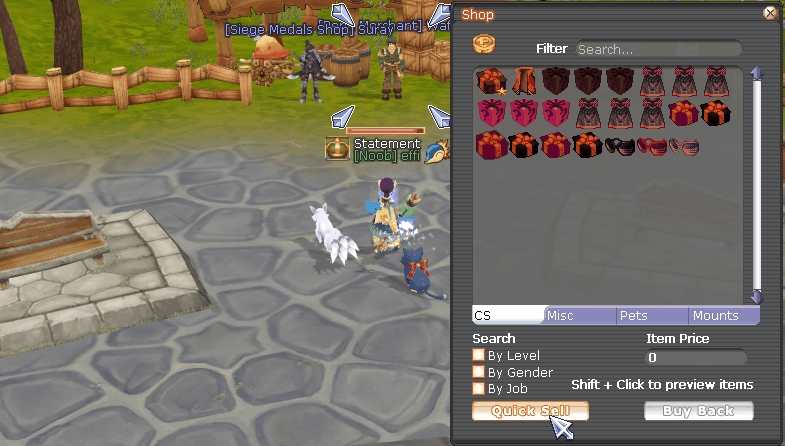The image size is (785, 446).
Task: Check the By Job search option
Action: pos(479,388)
